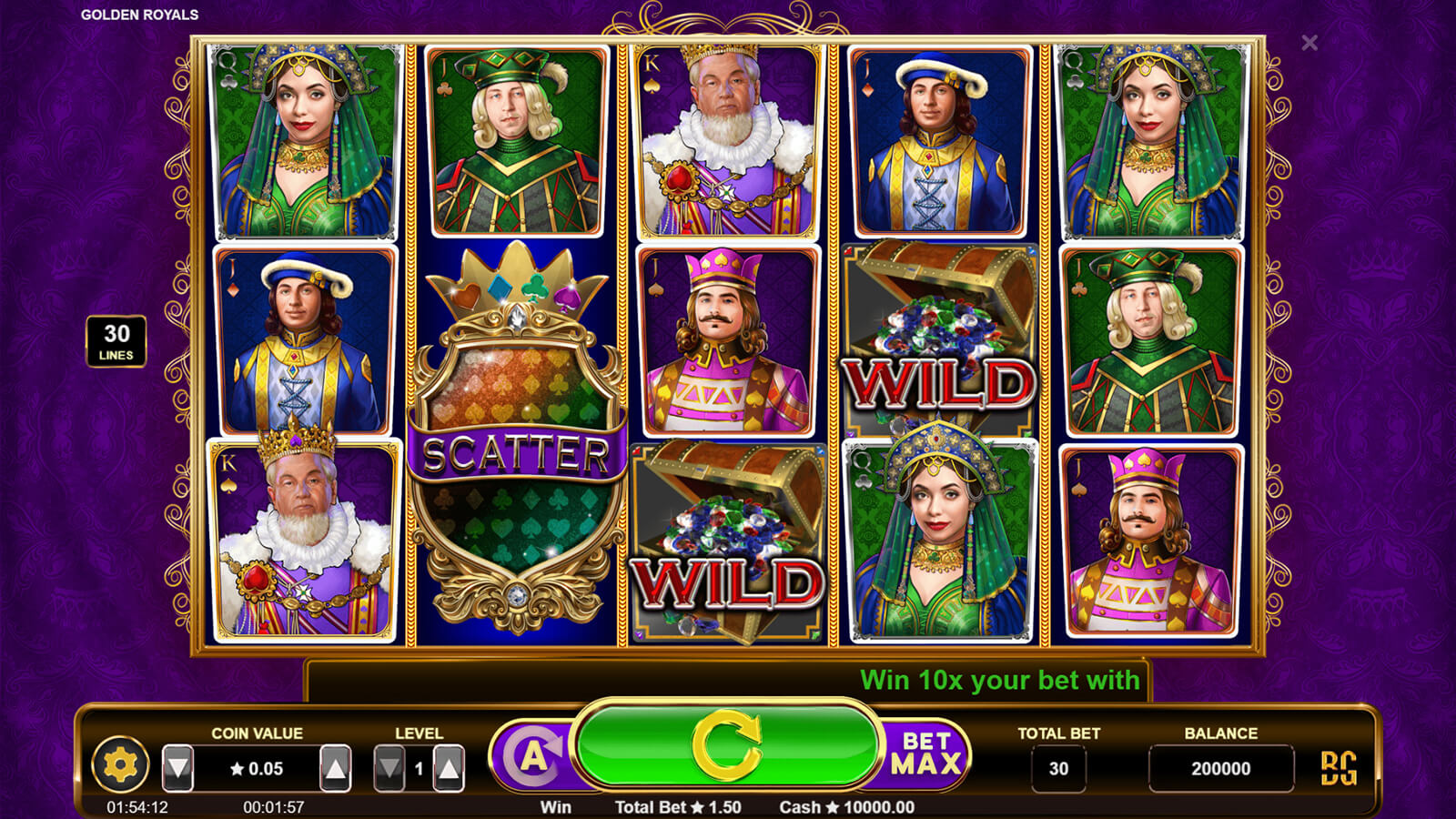The image size is (1456, 819).
Task: Raise the bet level
Action: (449, 769)
